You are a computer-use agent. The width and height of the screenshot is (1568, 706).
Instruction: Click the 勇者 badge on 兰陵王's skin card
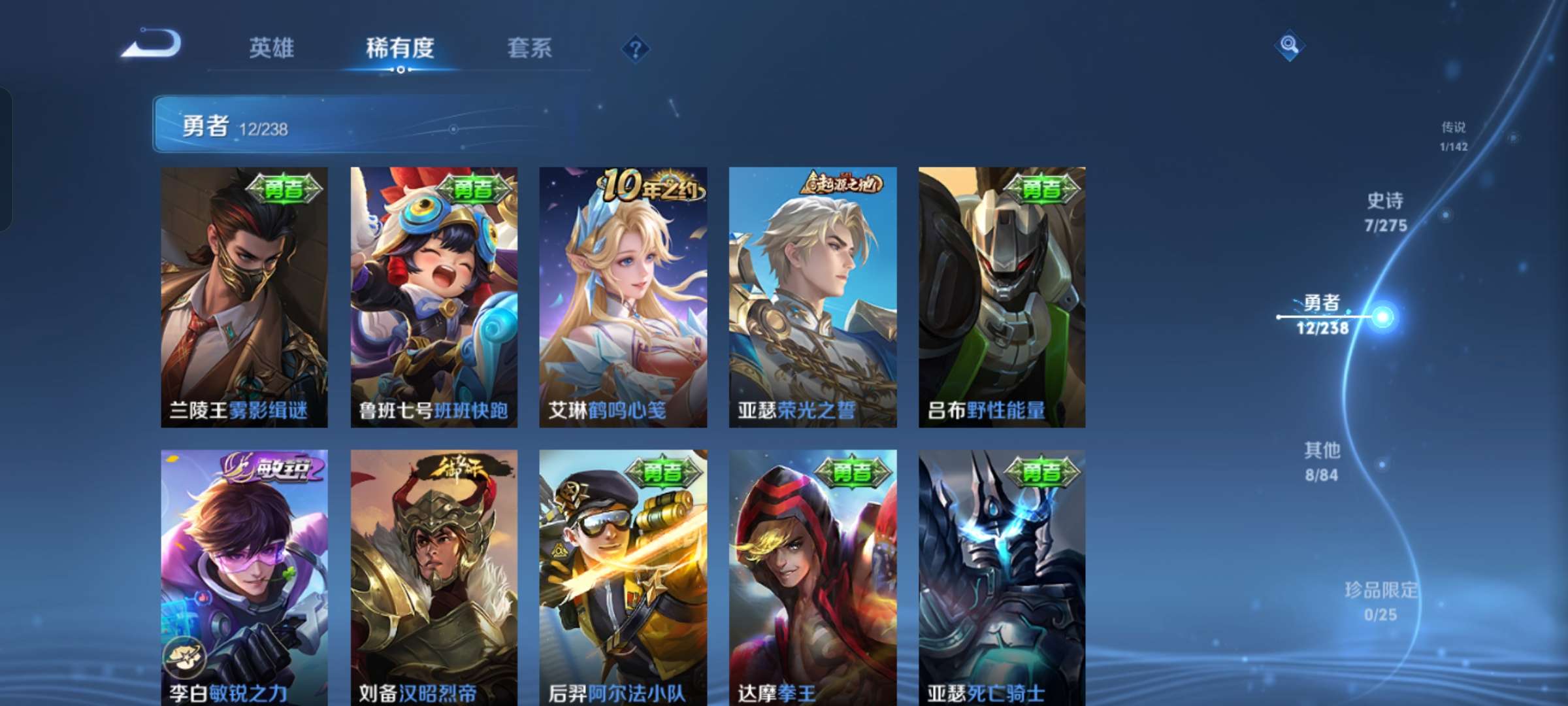pyautogui.click(x=283, y=189)
